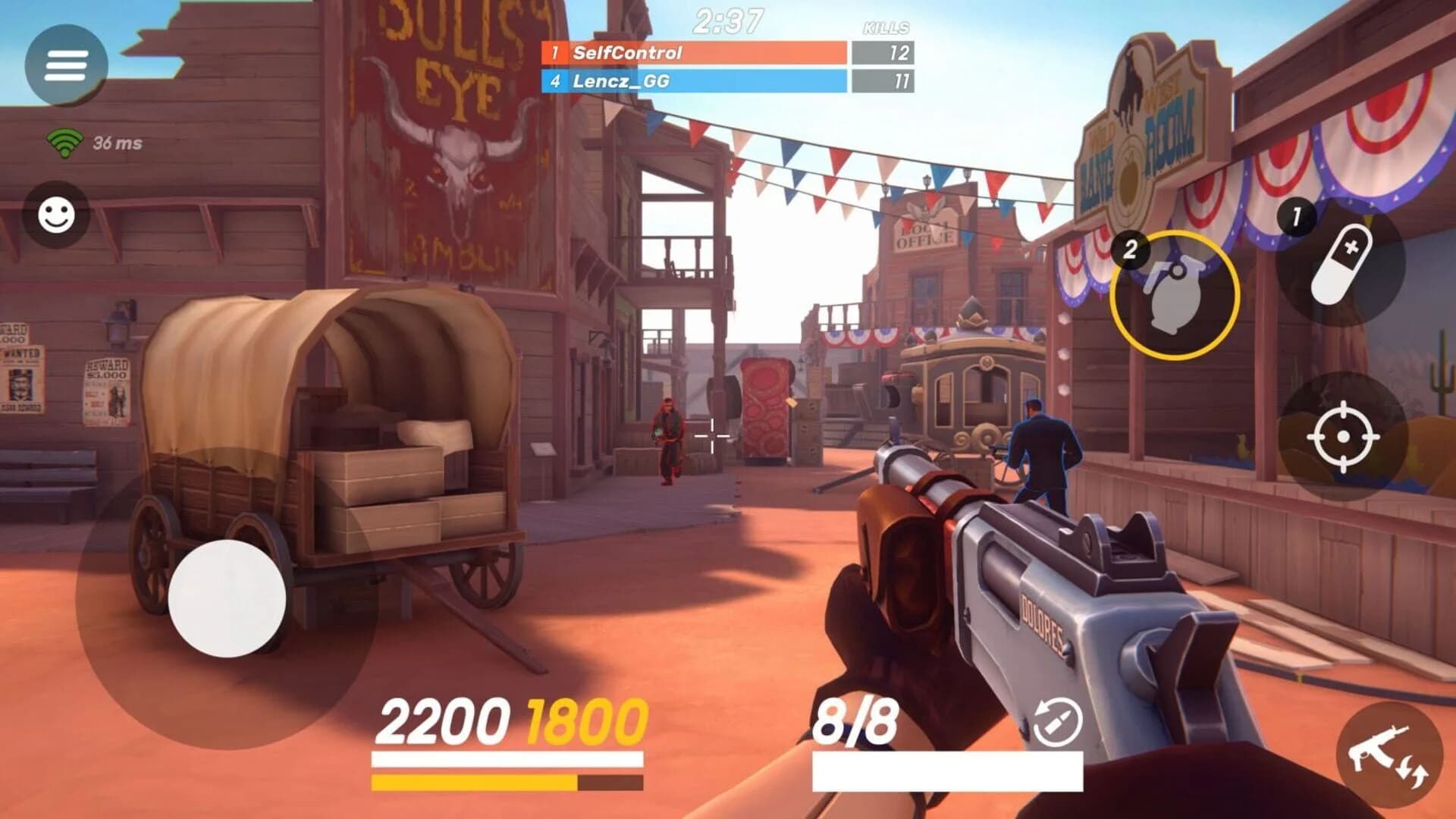Image resolution: width=1456 pixels, height=819 pixels.
Task: Toggle the grenade slot numbered 2
Action: coord(1131,249)
